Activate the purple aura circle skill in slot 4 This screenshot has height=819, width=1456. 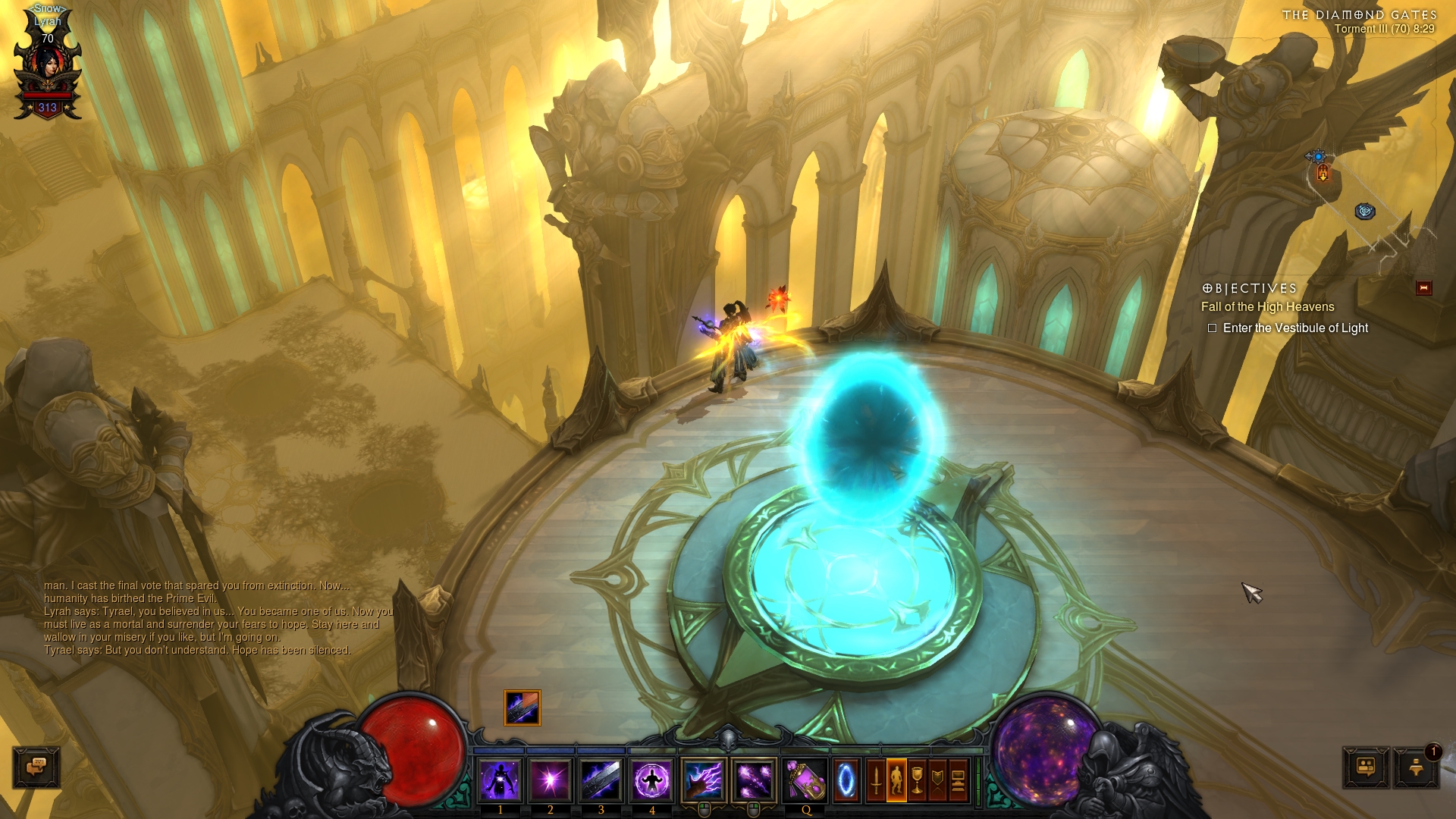[x=651, y=780]
